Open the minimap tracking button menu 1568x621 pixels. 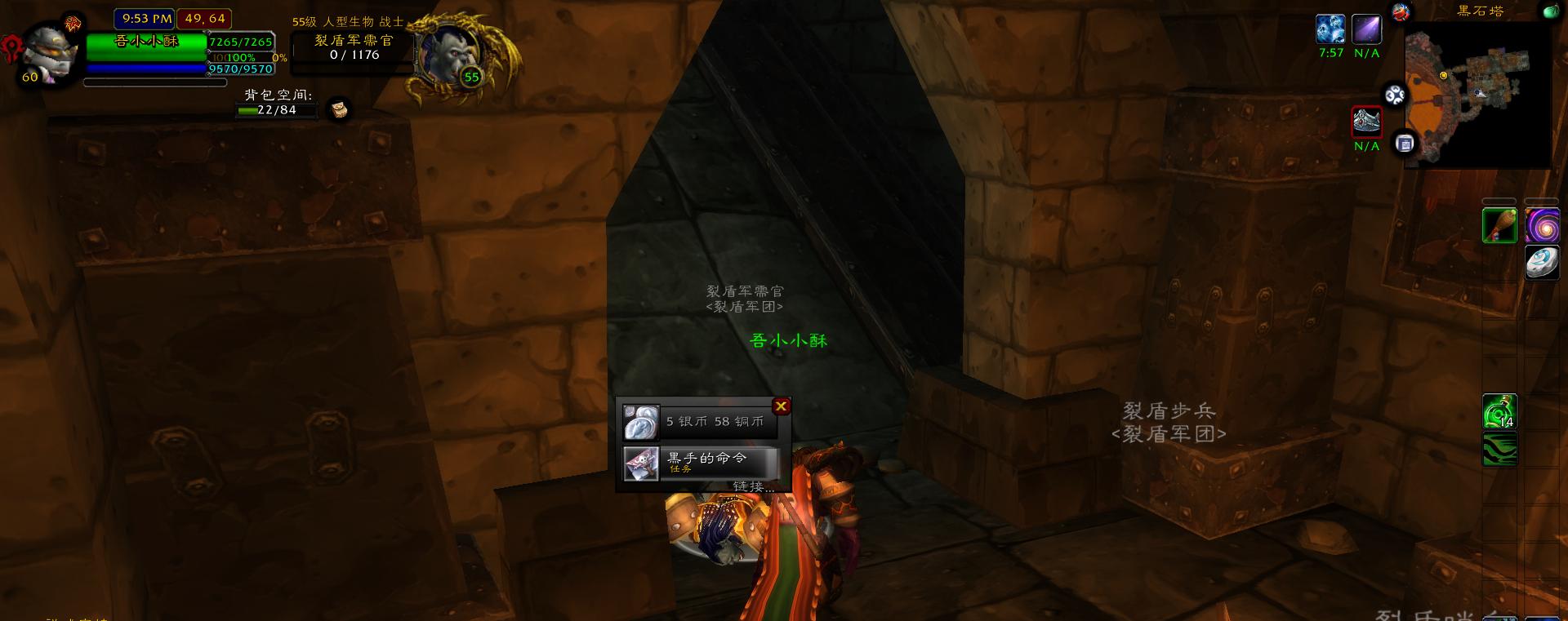point(1396,95)
